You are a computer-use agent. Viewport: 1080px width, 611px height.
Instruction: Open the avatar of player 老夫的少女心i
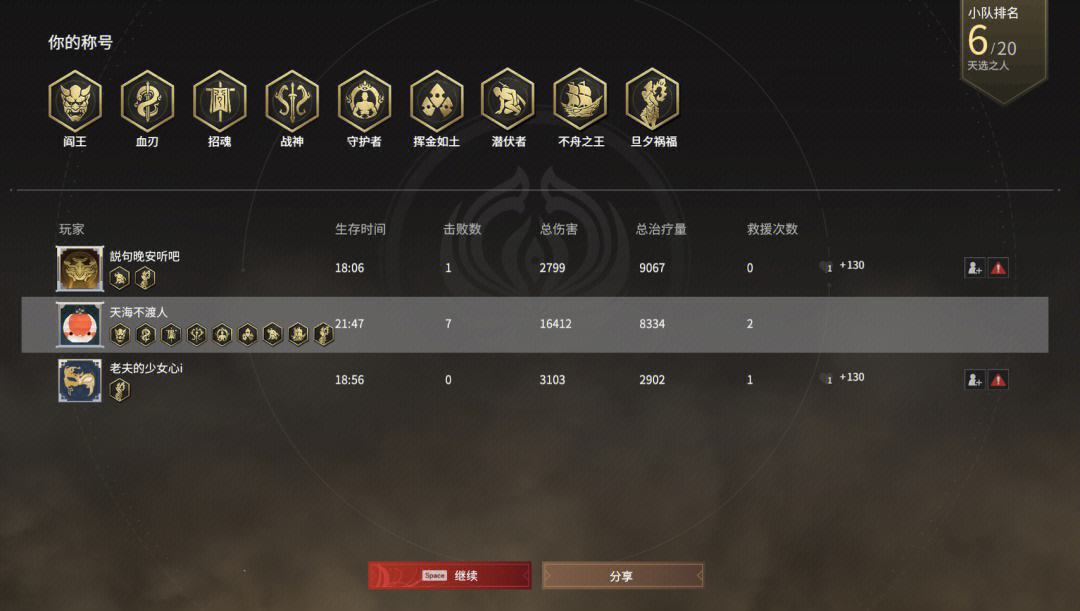pos(81,381)
